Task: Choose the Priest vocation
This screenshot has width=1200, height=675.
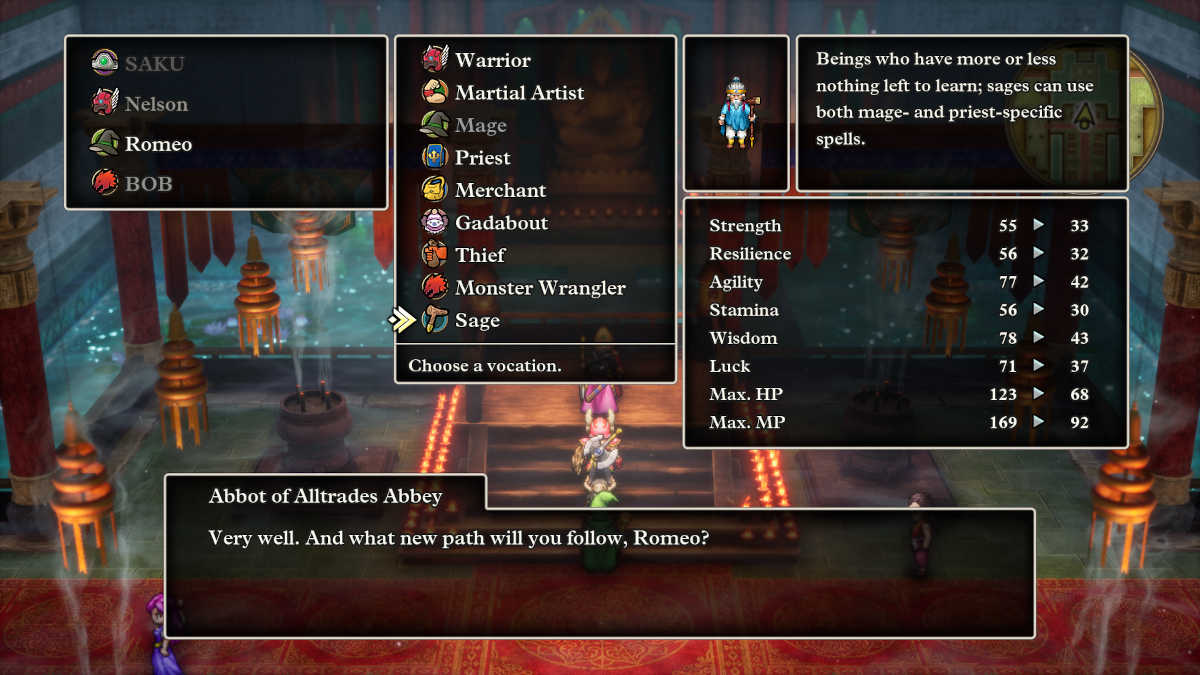Action: (482, 158)
